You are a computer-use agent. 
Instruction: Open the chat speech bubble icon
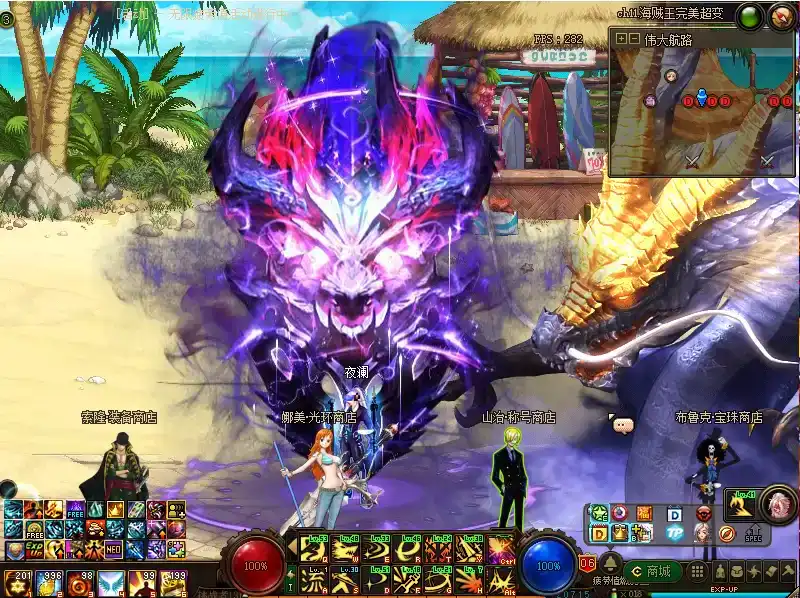click(624, 424)
